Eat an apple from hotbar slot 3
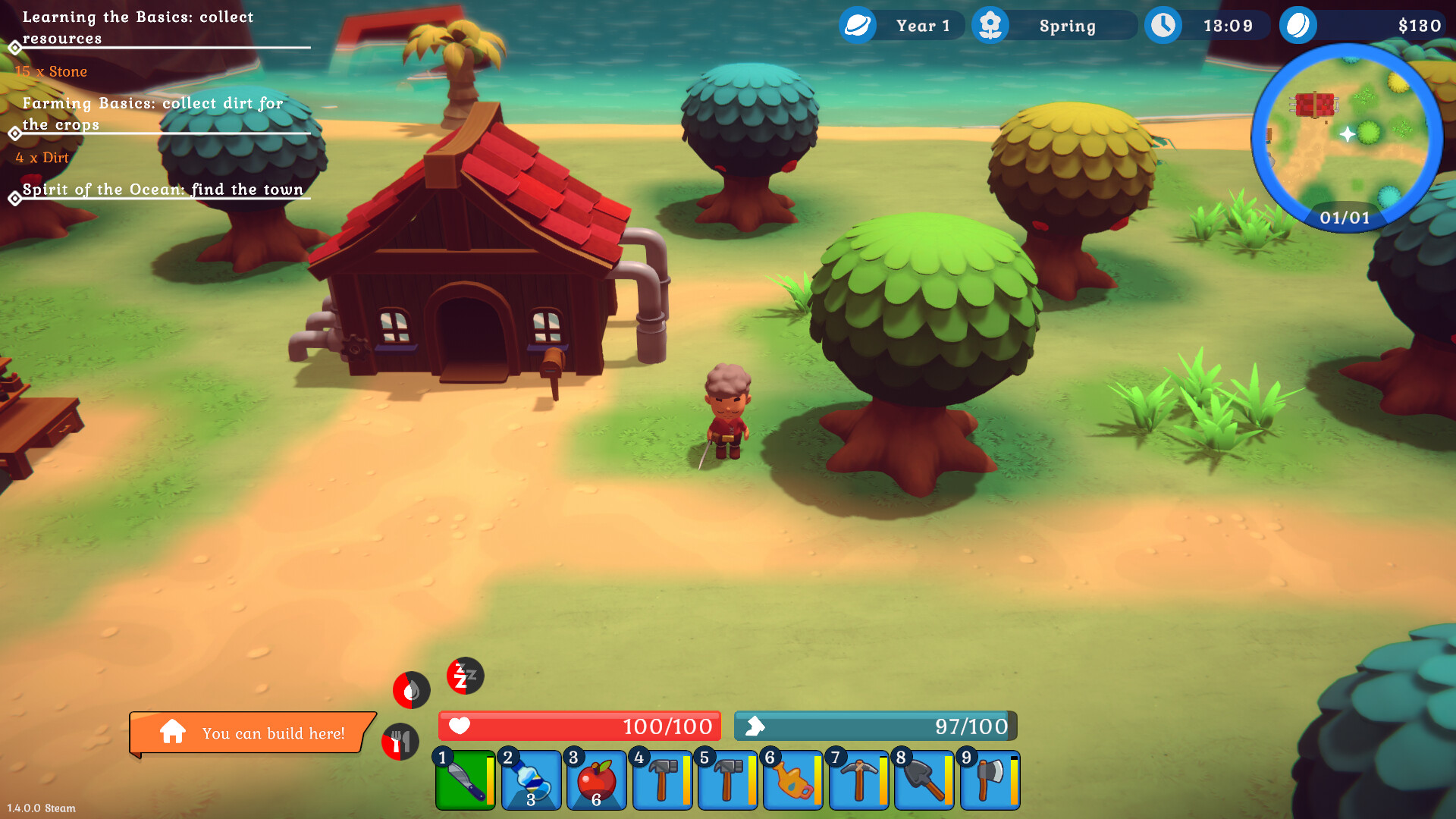The image size is (1456, 819). tap(596, 780)
